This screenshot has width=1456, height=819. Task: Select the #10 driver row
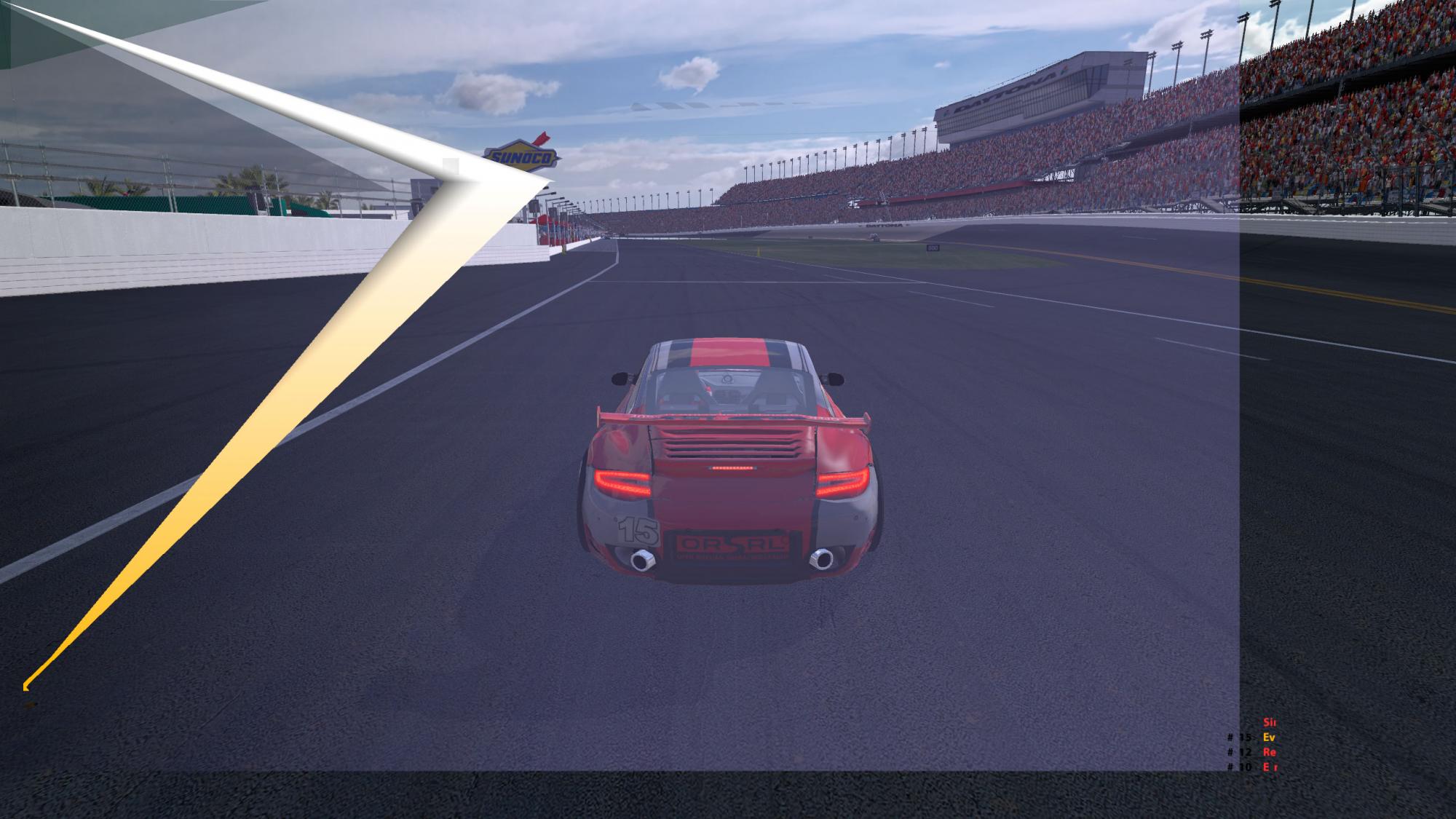(x=1252, y=767)
